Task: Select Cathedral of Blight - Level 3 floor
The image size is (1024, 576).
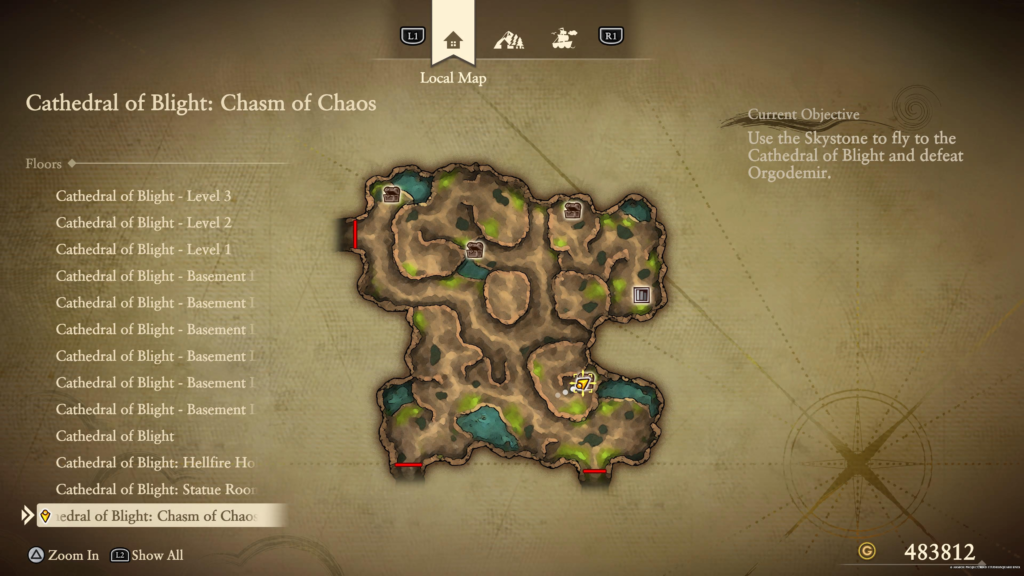Action: 144,196
